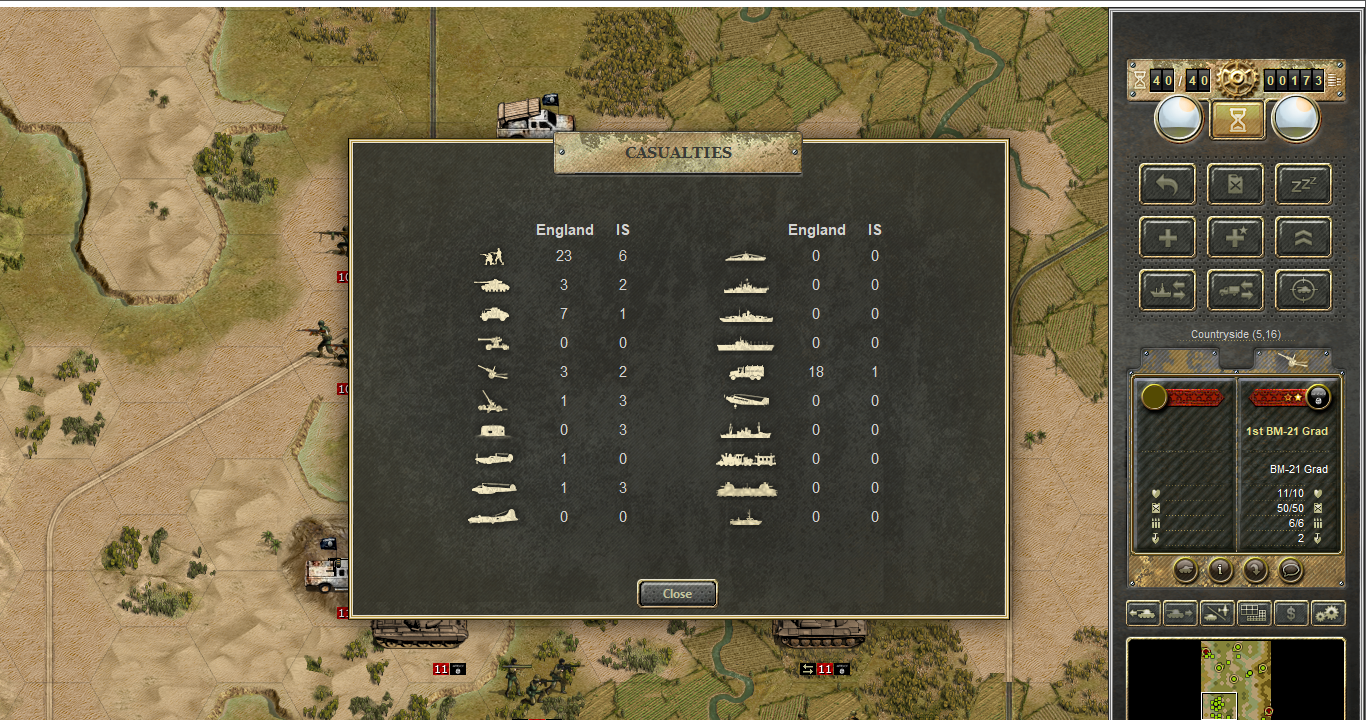Click the plain plus replacements button

pos(1167,237)
